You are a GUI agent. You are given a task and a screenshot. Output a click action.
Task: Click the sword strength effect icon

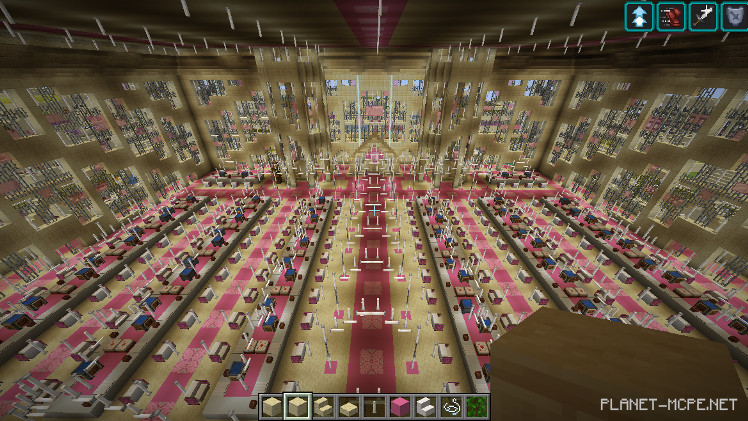click(703, 16)
